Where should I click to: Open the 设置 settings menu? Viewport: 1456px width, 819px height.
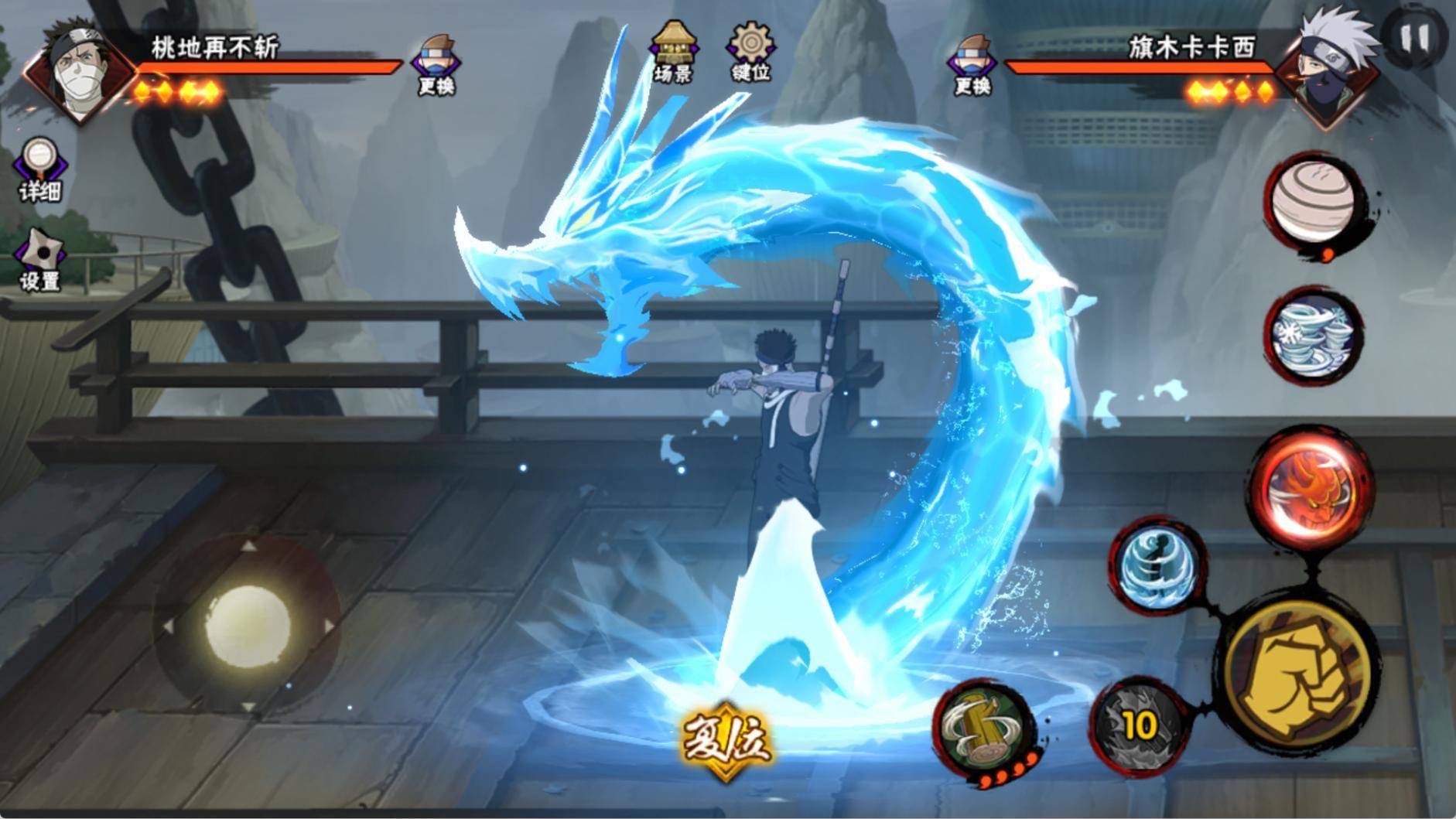pyautogui.click(x=39, y=260)
